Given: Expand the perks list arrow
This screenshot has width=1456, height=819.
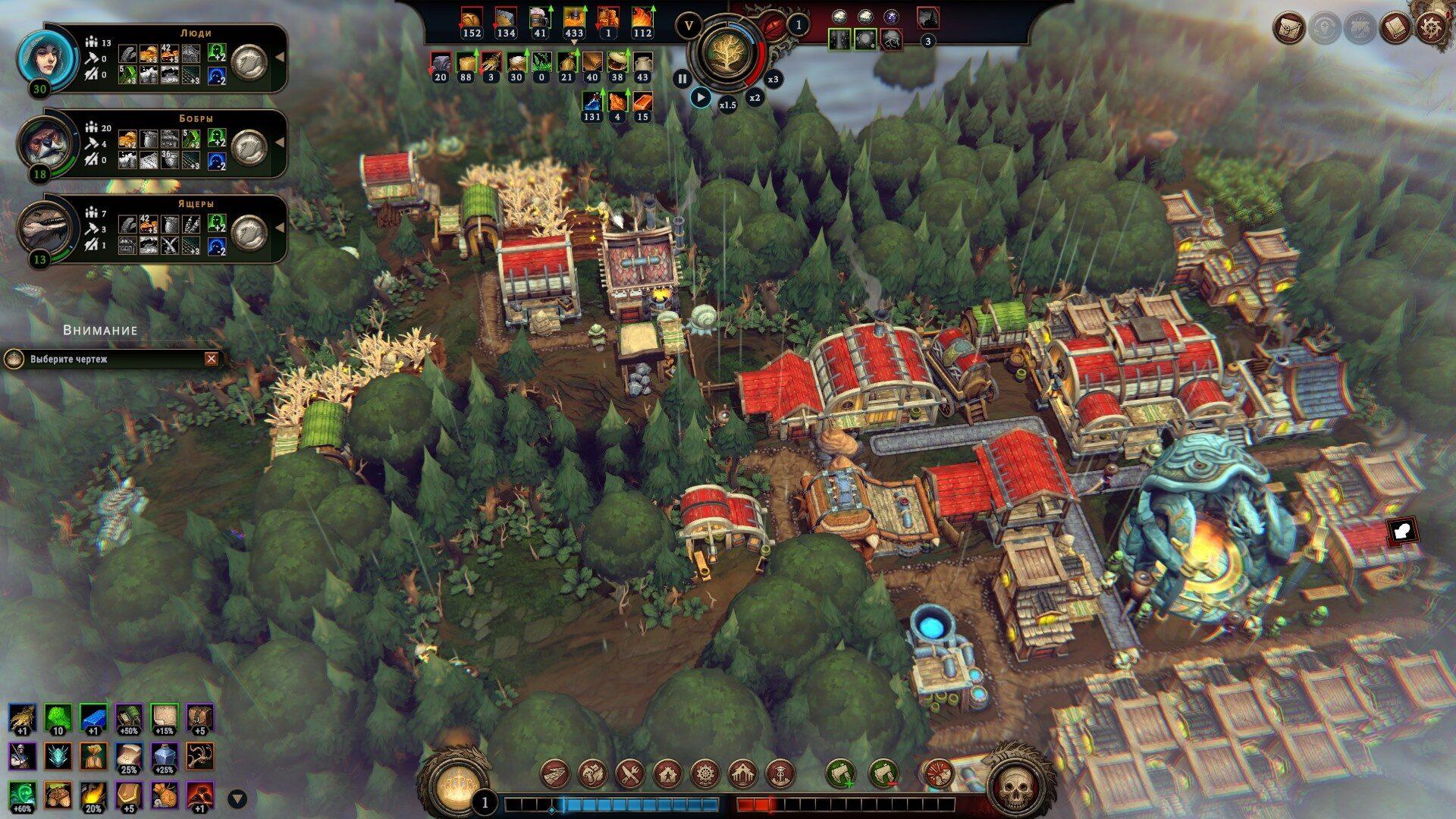Looking at the screenshot, I should [x=237, y=798].
